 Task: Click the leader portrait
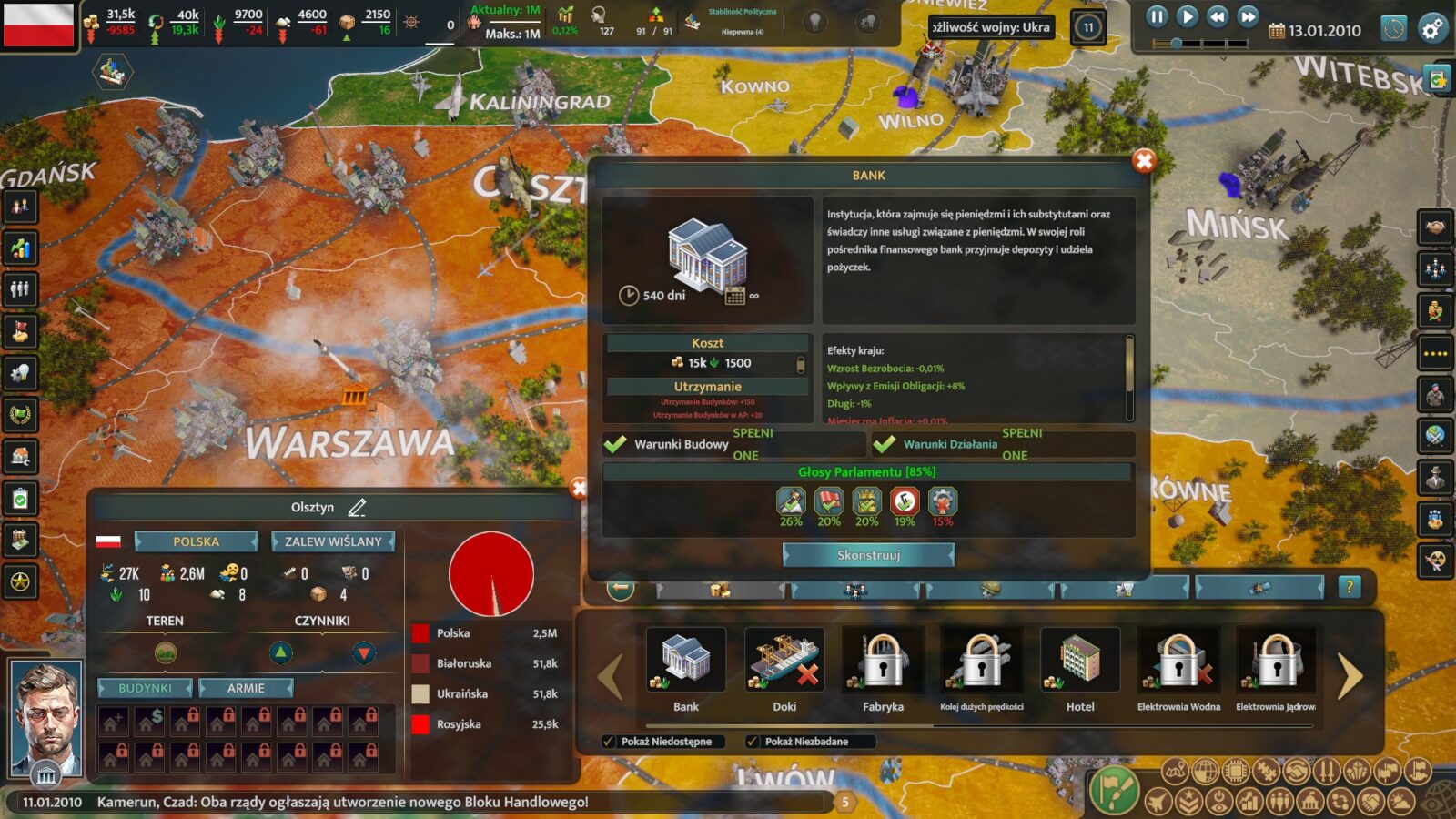click(45, 714)
